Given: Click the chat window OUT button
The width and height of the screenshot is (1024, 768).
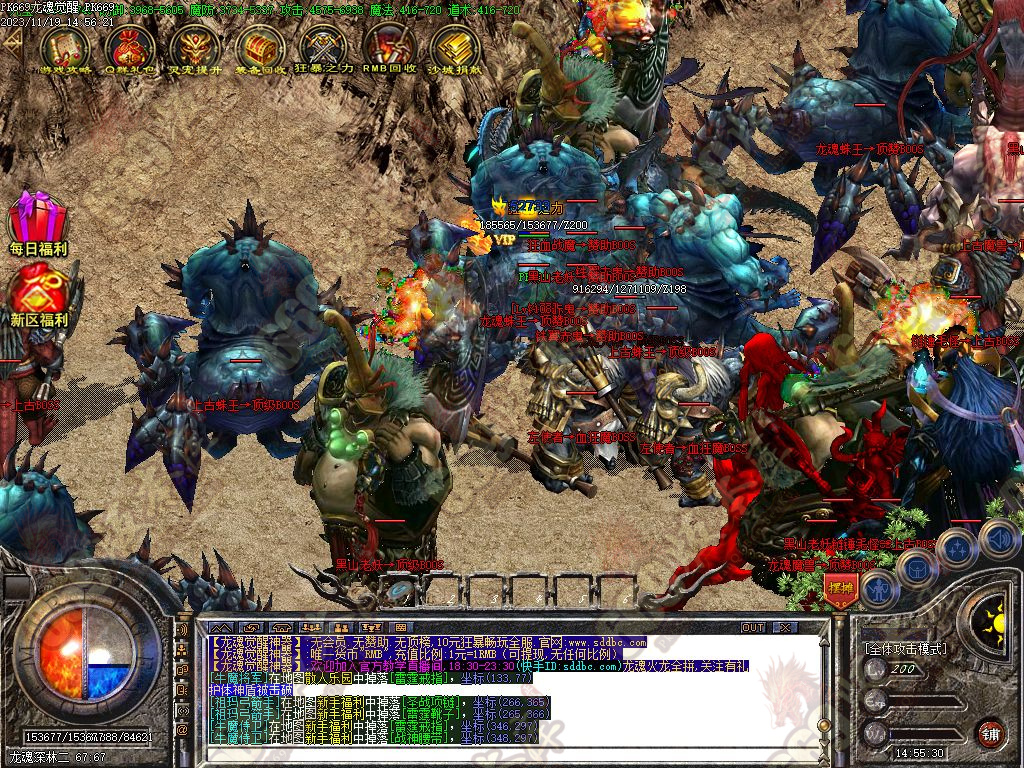Looking at the screenshot, I should tap(752, 627).
